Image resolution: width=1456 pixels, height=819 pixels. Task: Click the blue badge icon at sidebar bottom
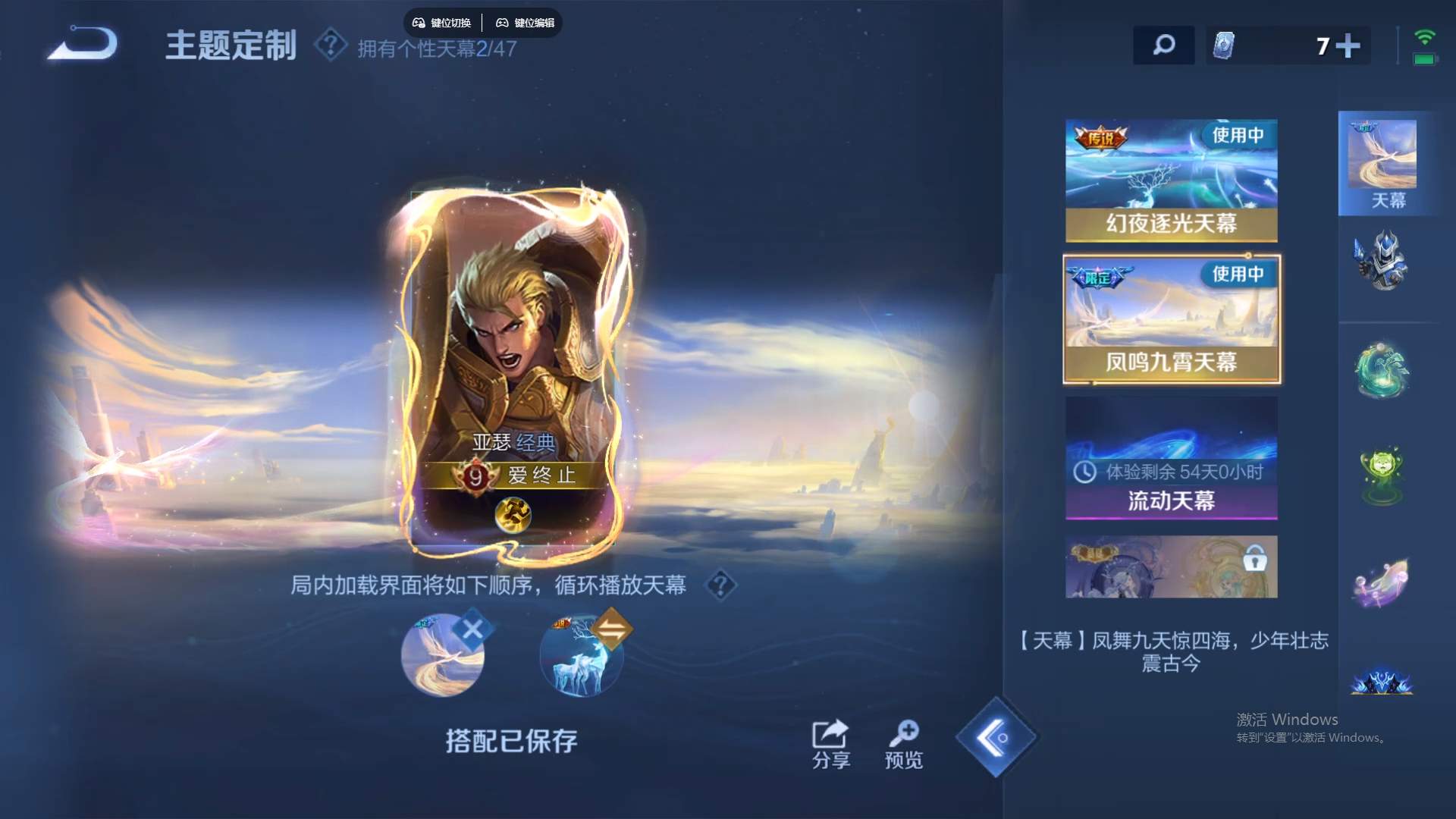coord(1385,682)
